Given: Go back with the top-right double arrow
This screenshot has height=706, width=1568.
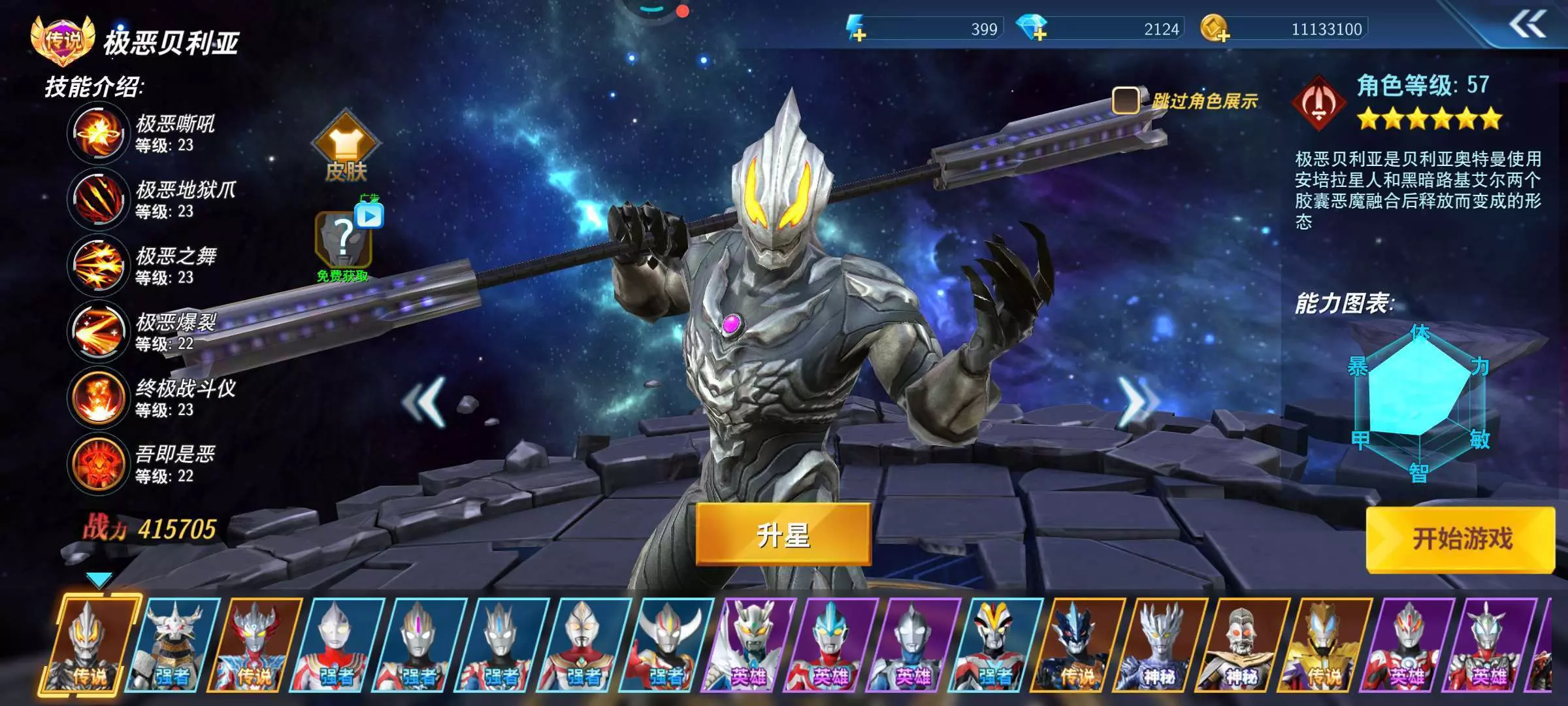Looking at the screenshot, I should [1527, 26].
